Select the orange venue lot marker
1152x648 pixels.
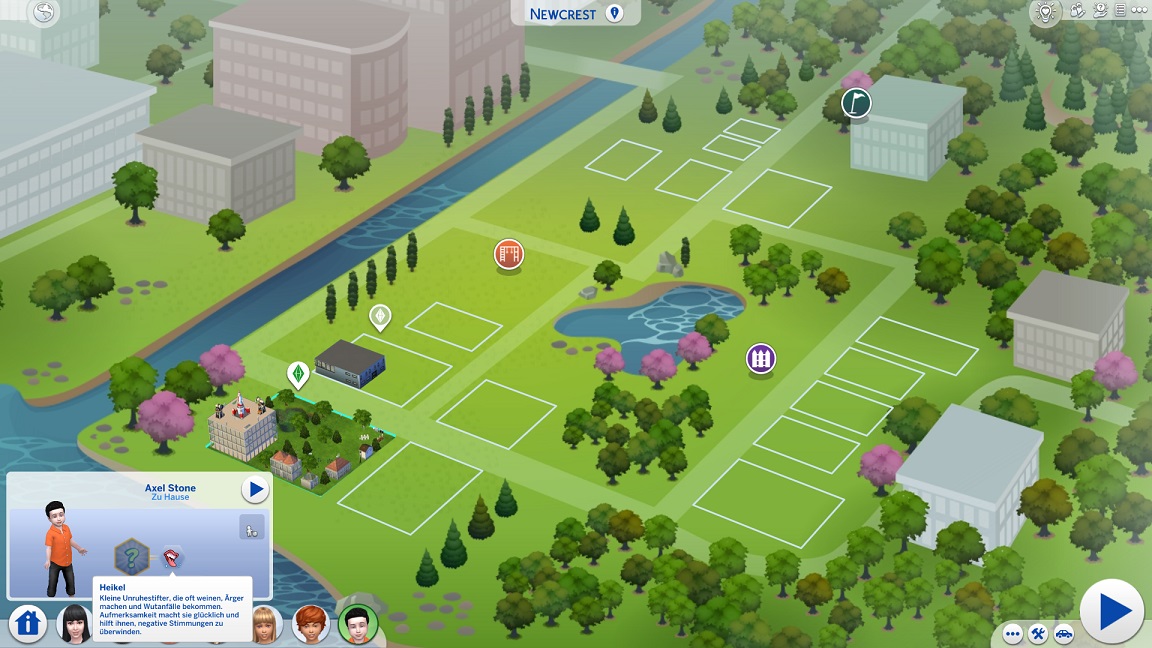pyautogui.click(x=509, y=254)
